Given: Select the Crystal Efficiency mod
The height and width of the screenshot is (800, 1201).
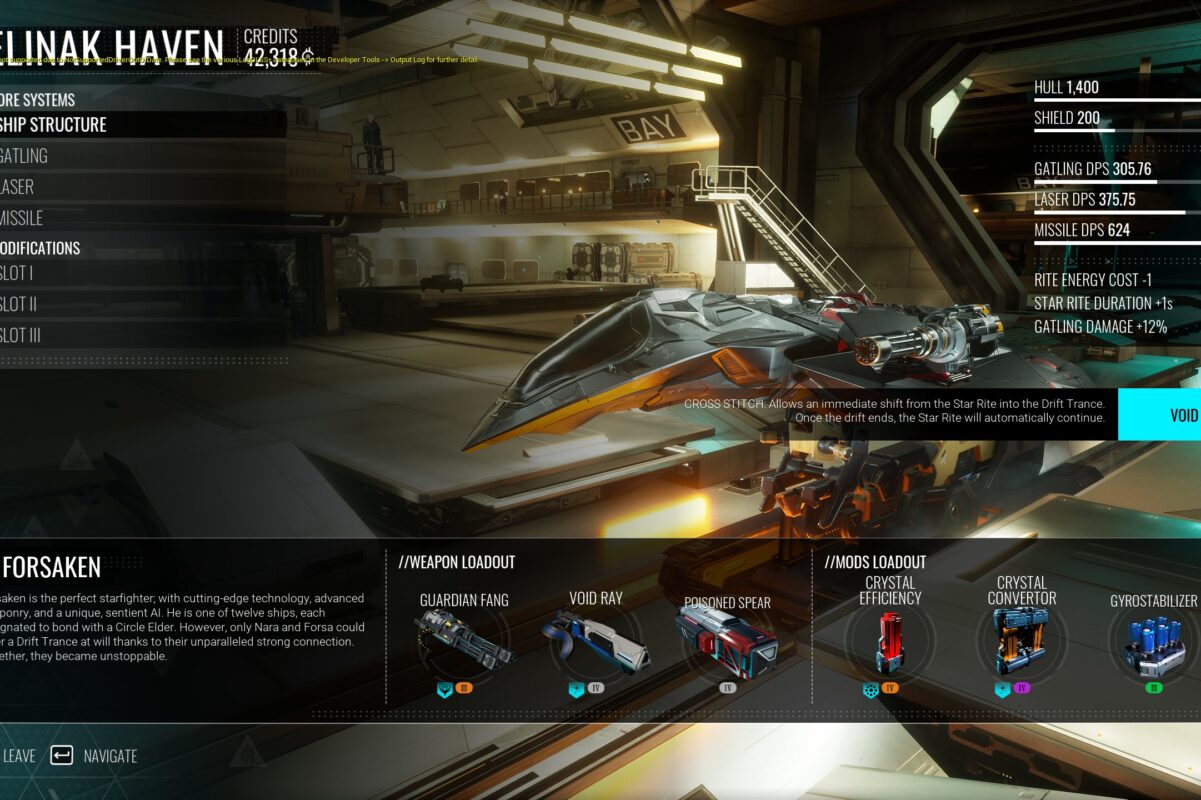Looking at the screenshot, I should [x=890, y=640].
